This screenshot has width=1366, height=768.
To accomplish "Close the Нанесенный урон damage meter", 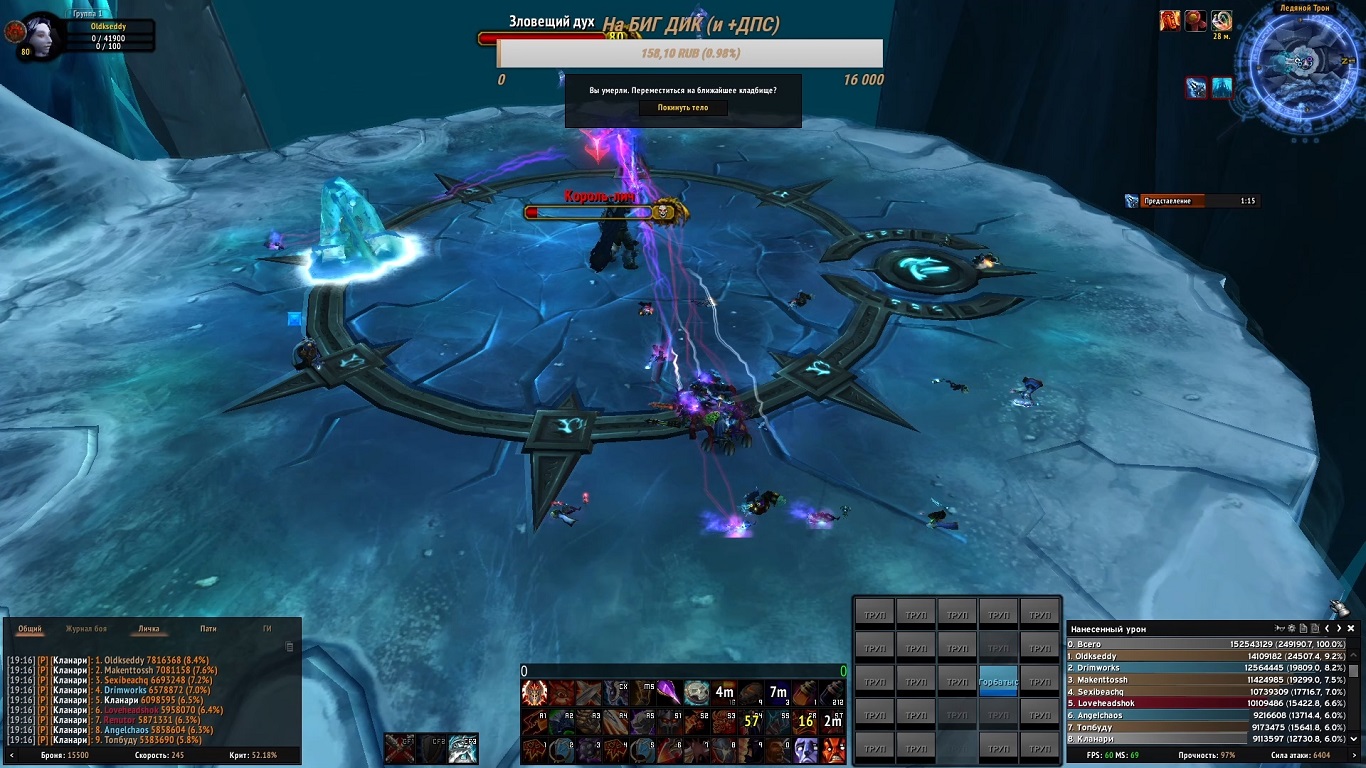I will [x=1351, y=629].
